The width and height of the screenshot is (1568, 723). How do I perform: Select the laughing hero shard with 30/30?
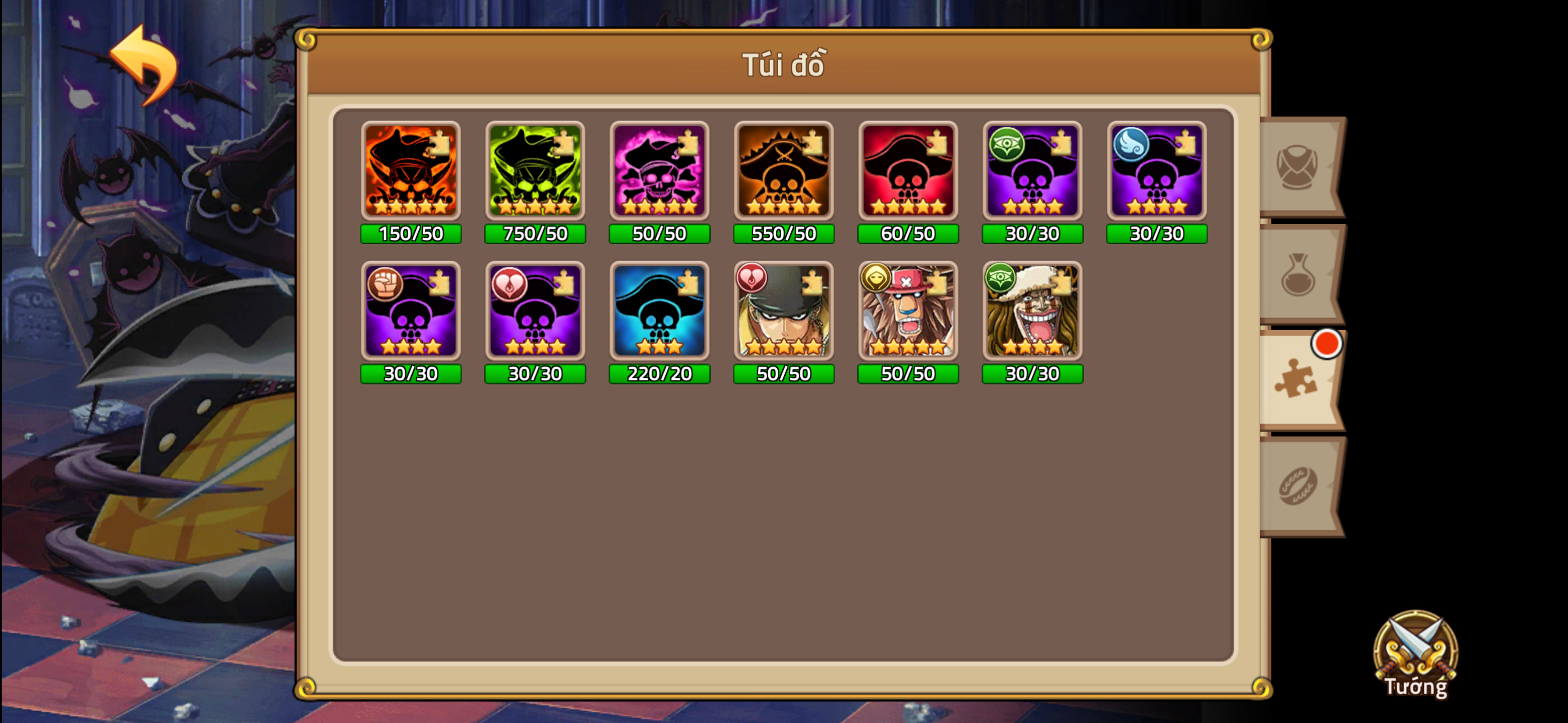[x=1031, y=312]
